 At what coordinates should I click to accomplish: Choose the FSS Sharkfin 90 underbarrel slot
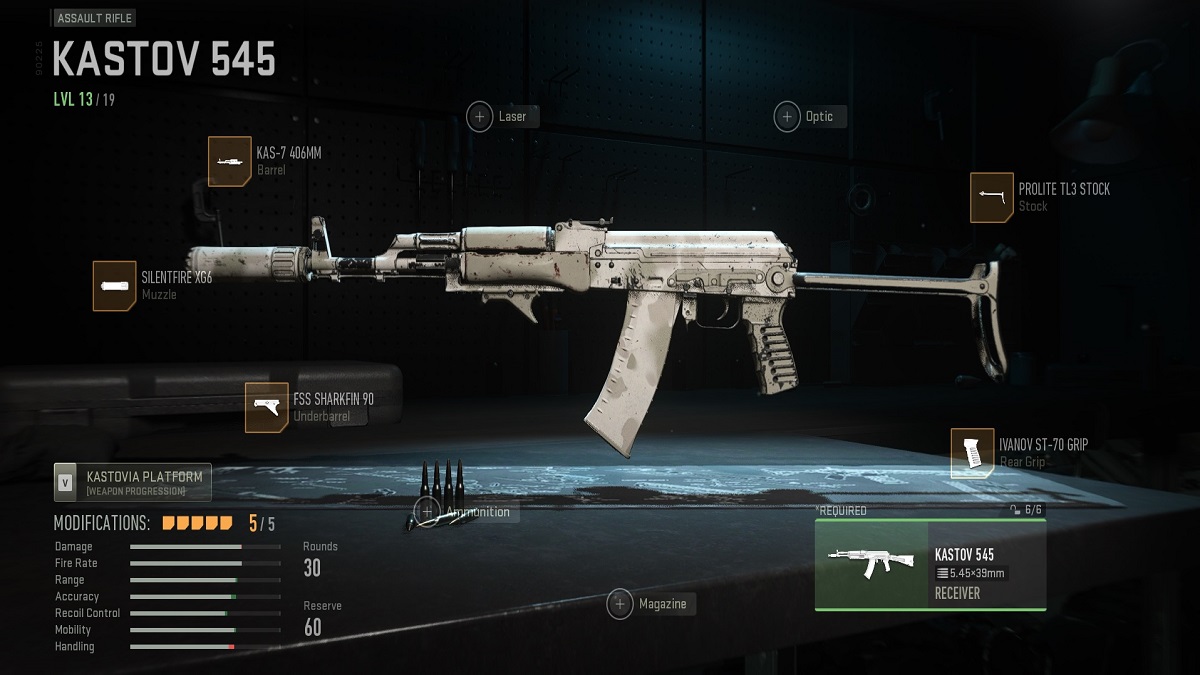click(267, 408)
